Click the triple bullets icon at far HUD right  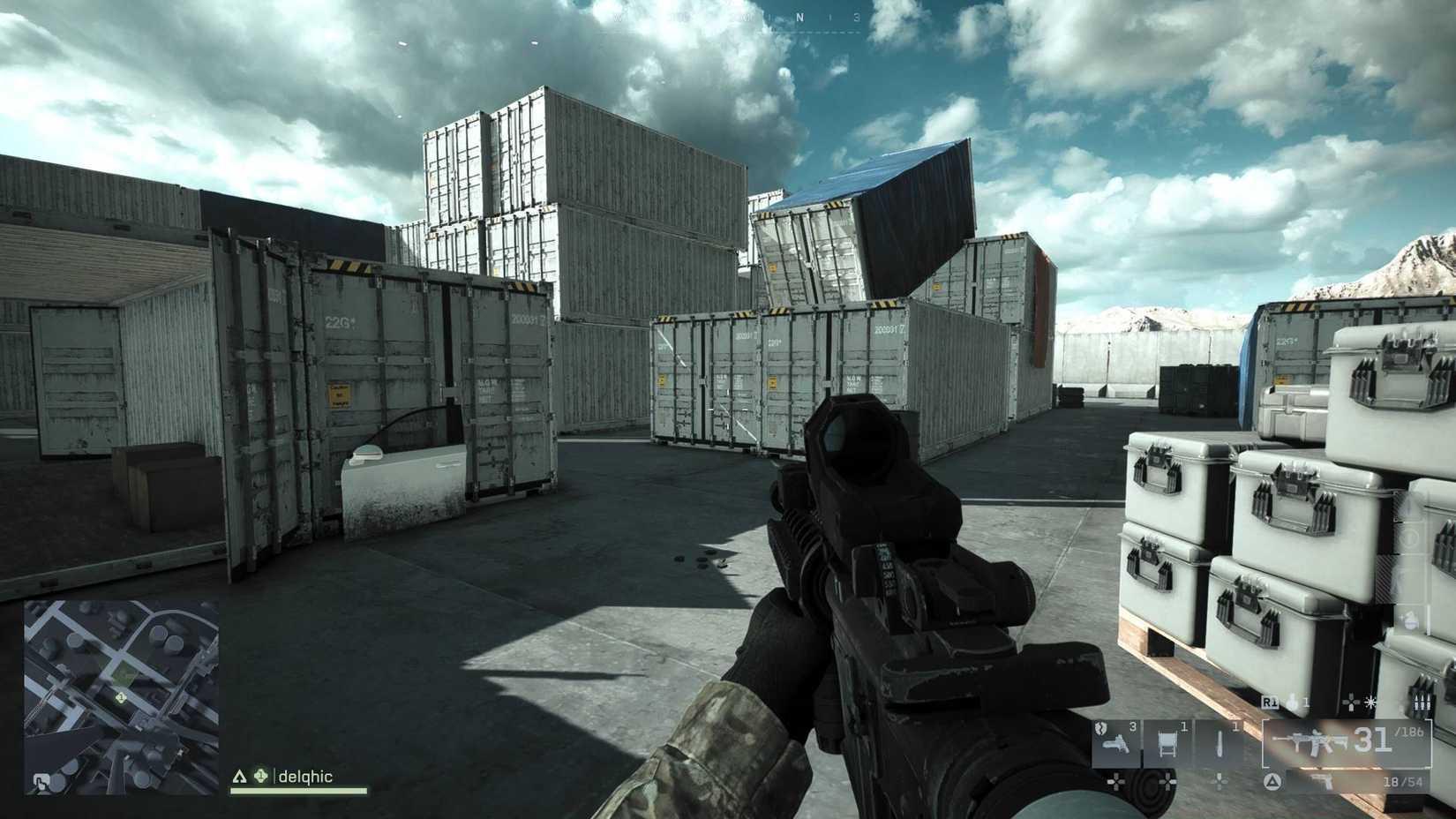[1424, 703]
